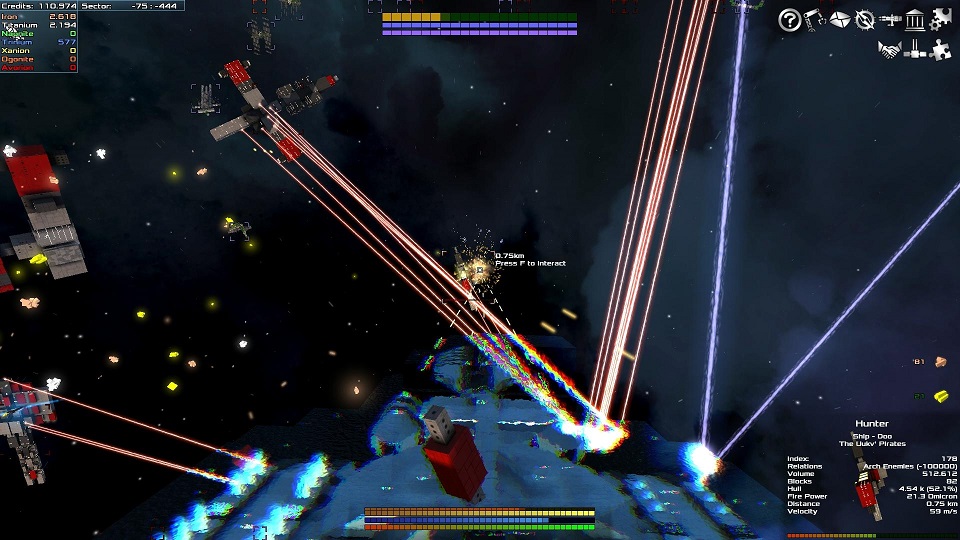Open the help question mark icon
Screen dimensions: 960x540
tap(789, 19)
